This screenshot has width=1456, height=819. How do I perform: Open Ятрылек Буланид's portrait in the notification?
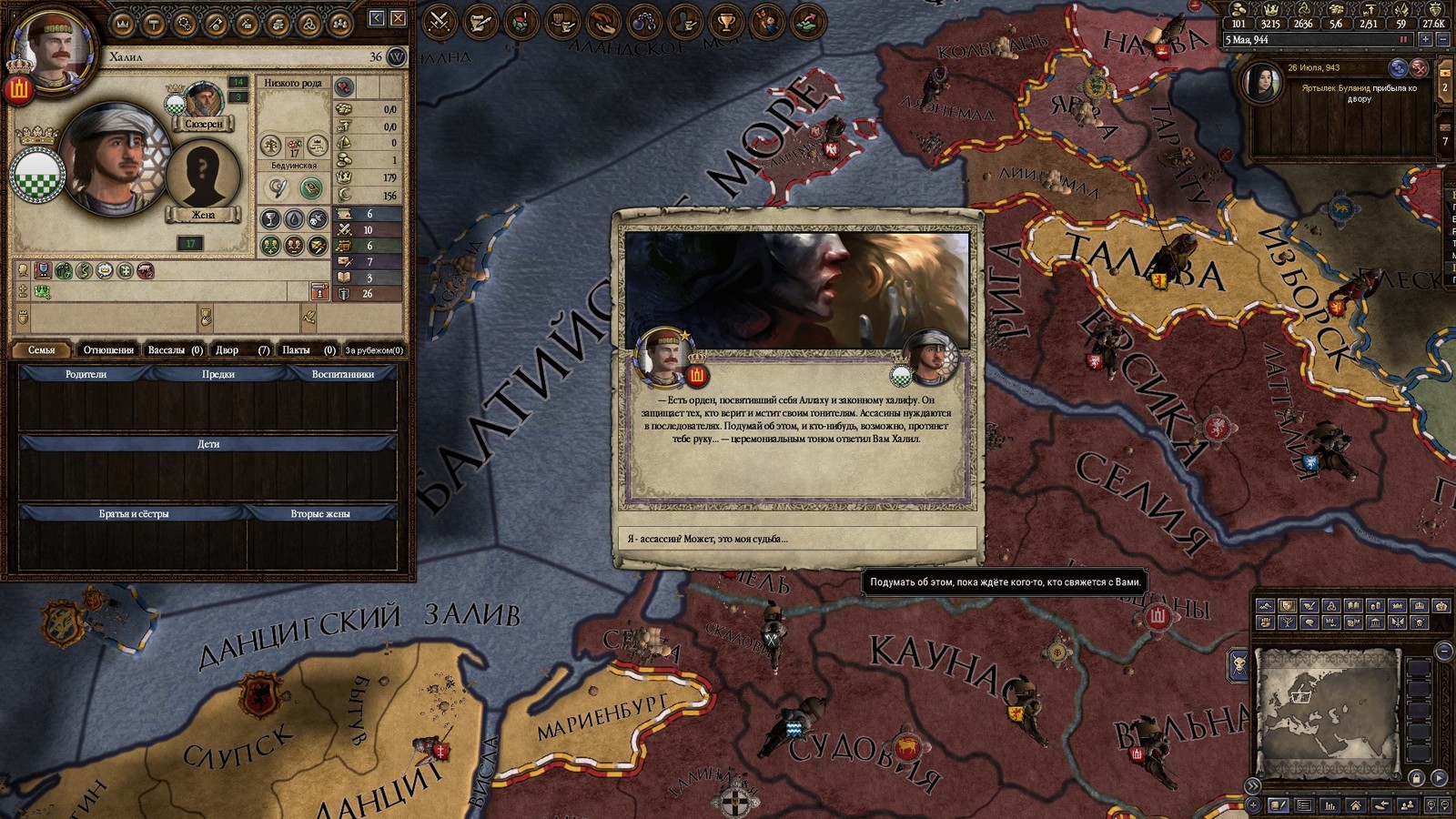(x=1264, y=84)
